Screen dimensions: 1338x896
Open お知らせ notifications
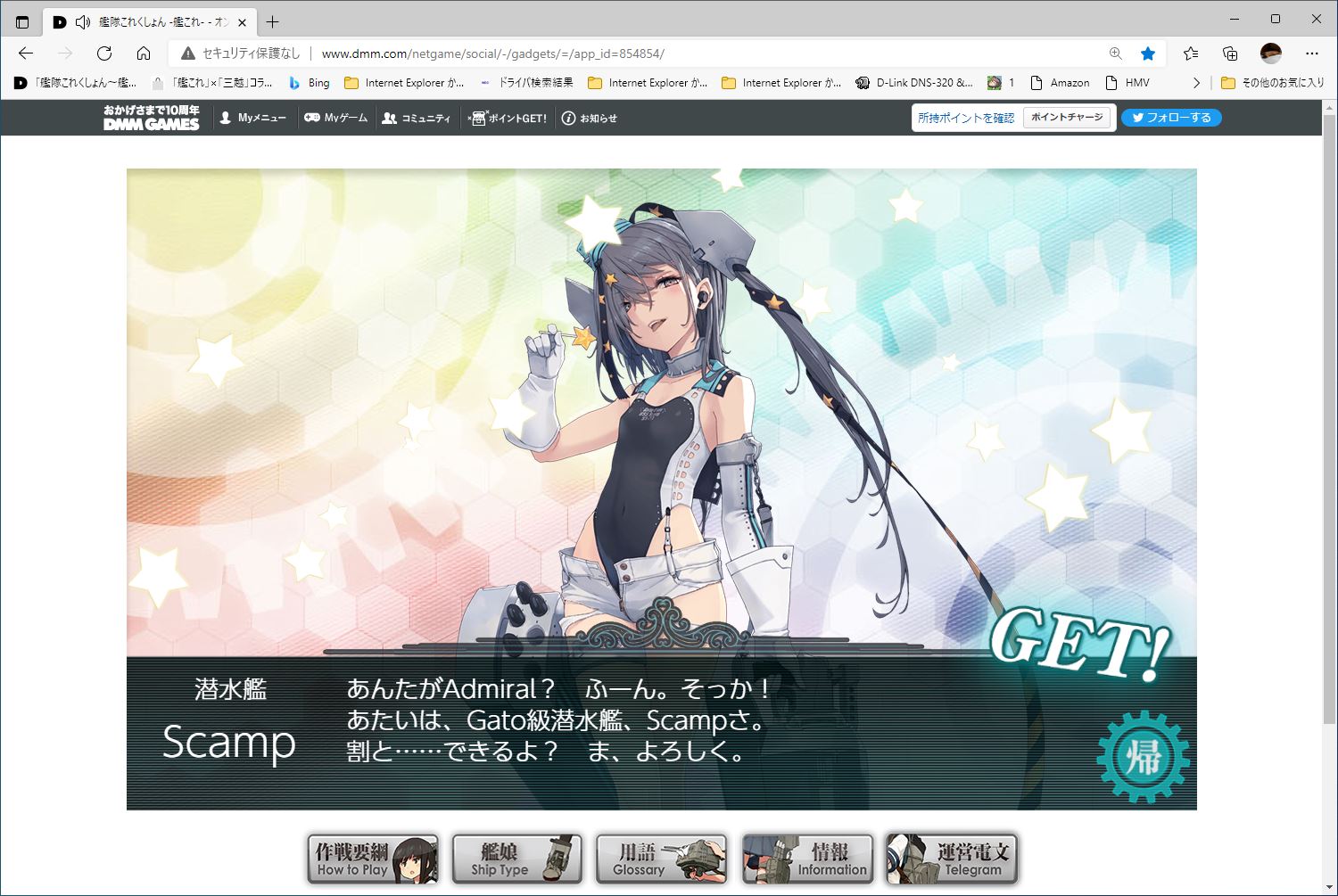point(591,117)
